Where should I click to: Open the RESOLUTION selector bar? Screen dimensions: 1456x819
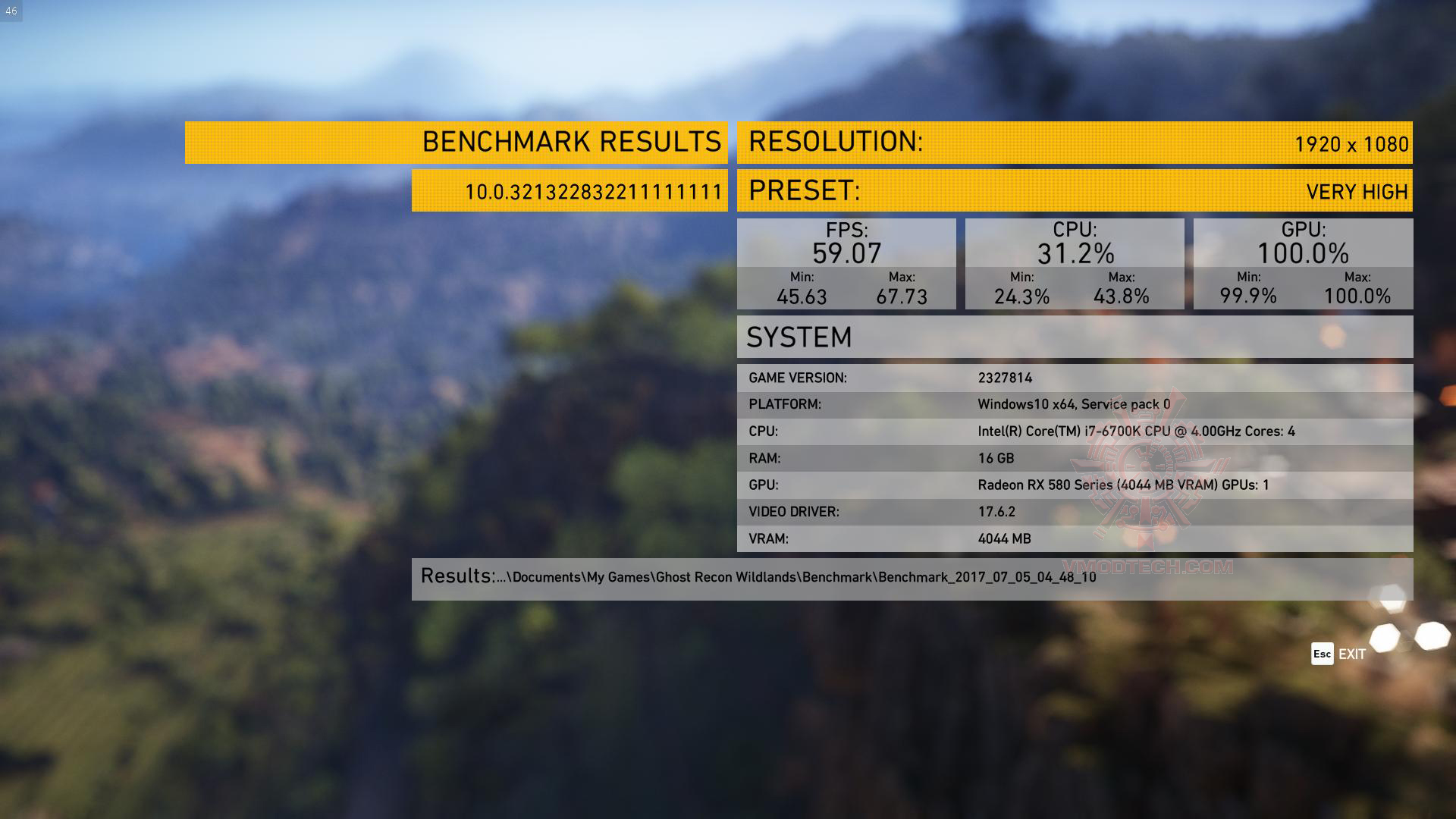click(1073, 143)
